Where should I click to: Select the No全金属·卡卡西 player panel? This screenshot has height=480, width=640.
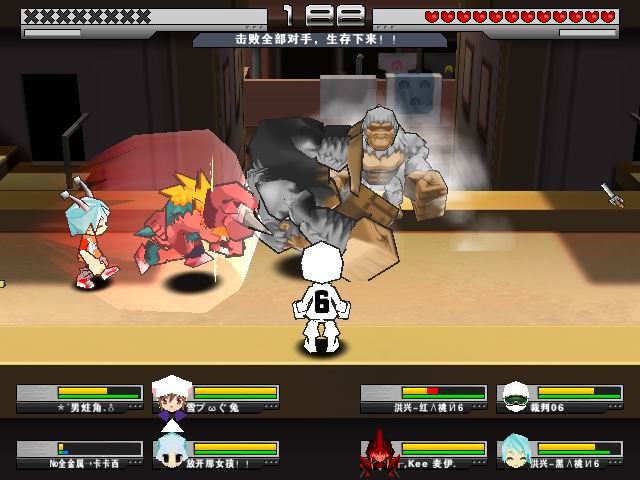(x=80, y=456)
